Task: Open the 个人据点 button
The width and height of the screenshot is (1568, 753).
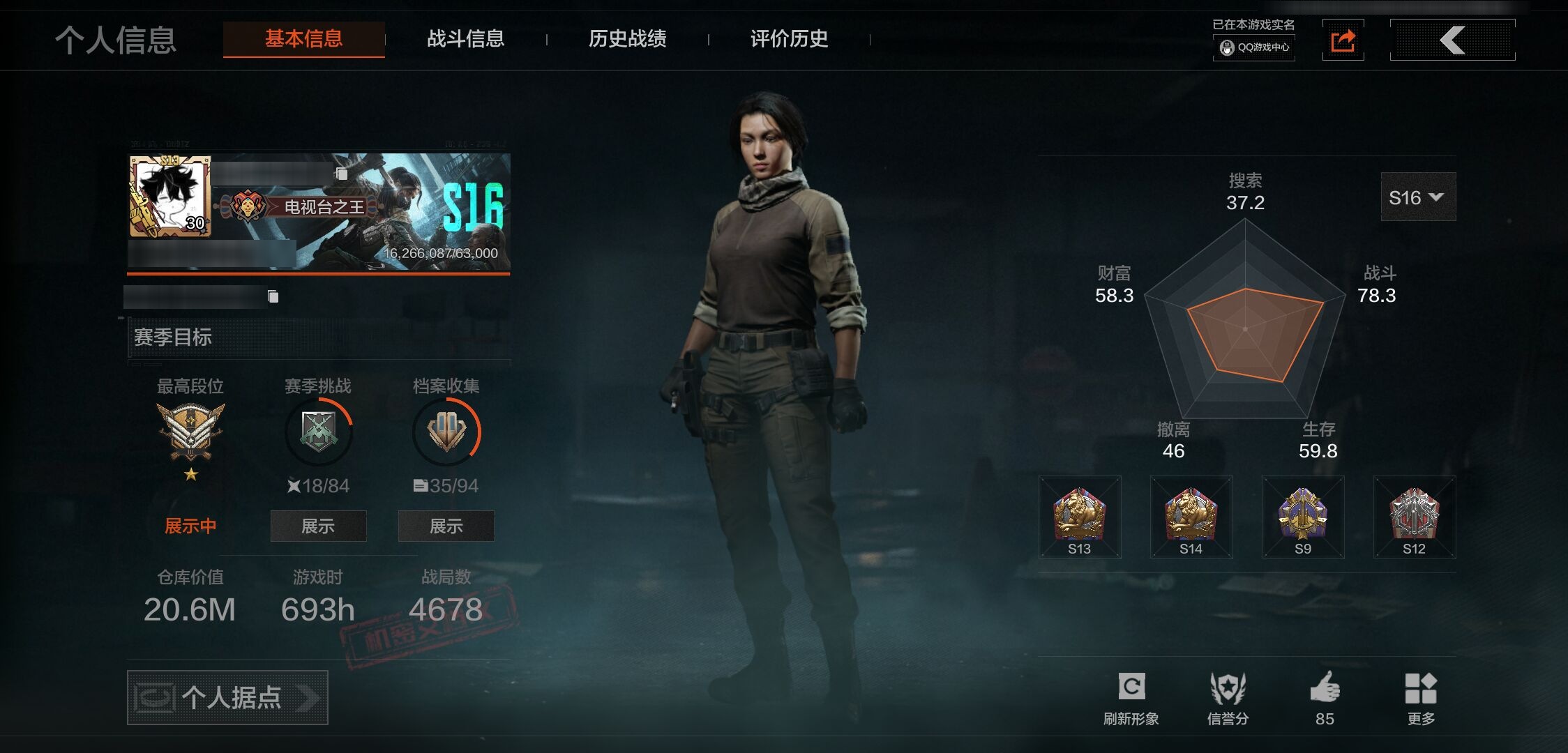Action: point(227,697)
